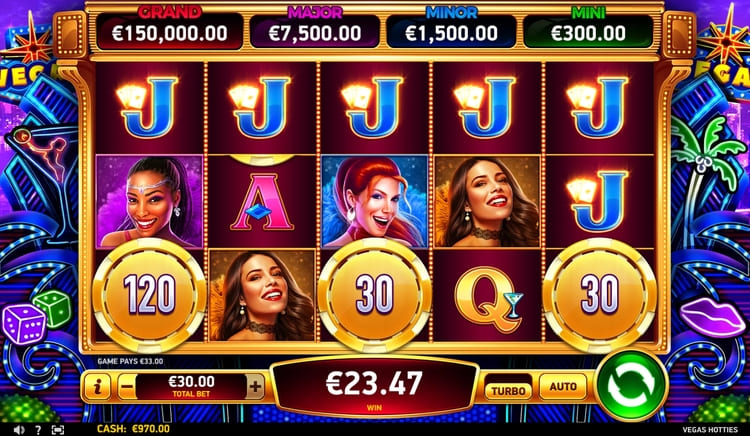Open the paytable info button

(96, 386)
